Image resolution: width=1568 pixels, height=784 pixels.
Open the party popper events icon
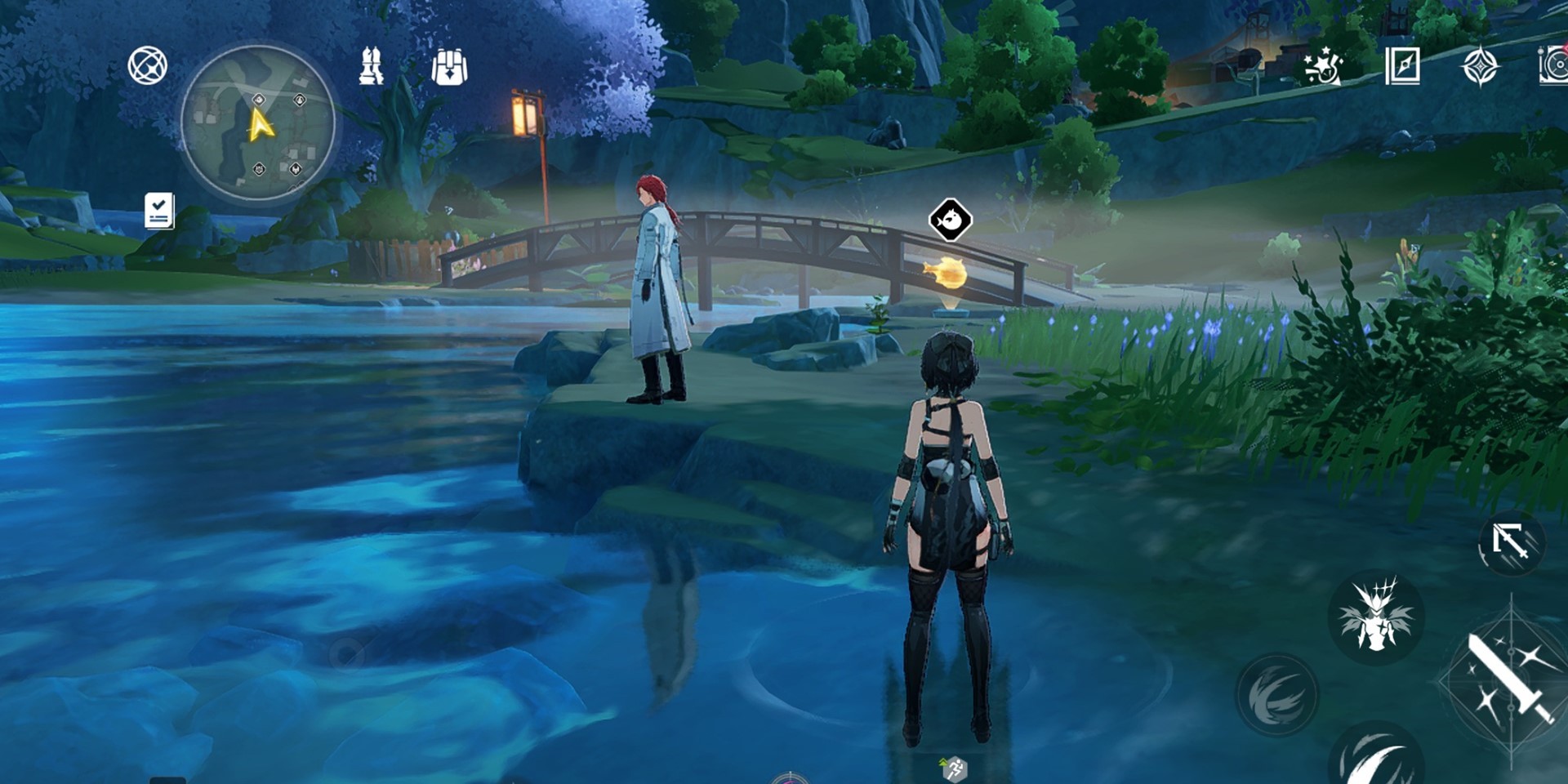1322,66
